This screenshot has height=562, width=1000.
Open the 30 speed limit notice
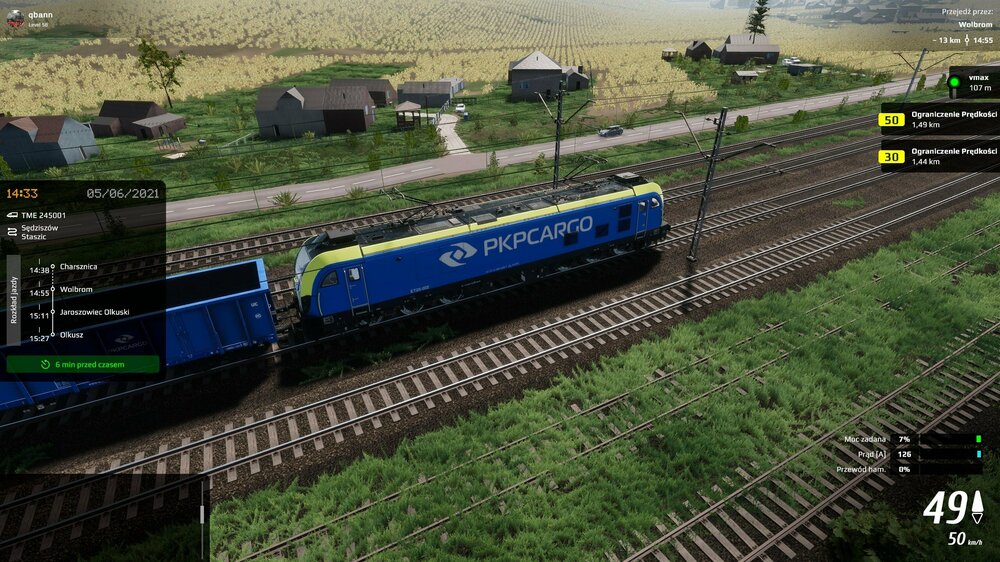tap(890, 156)
